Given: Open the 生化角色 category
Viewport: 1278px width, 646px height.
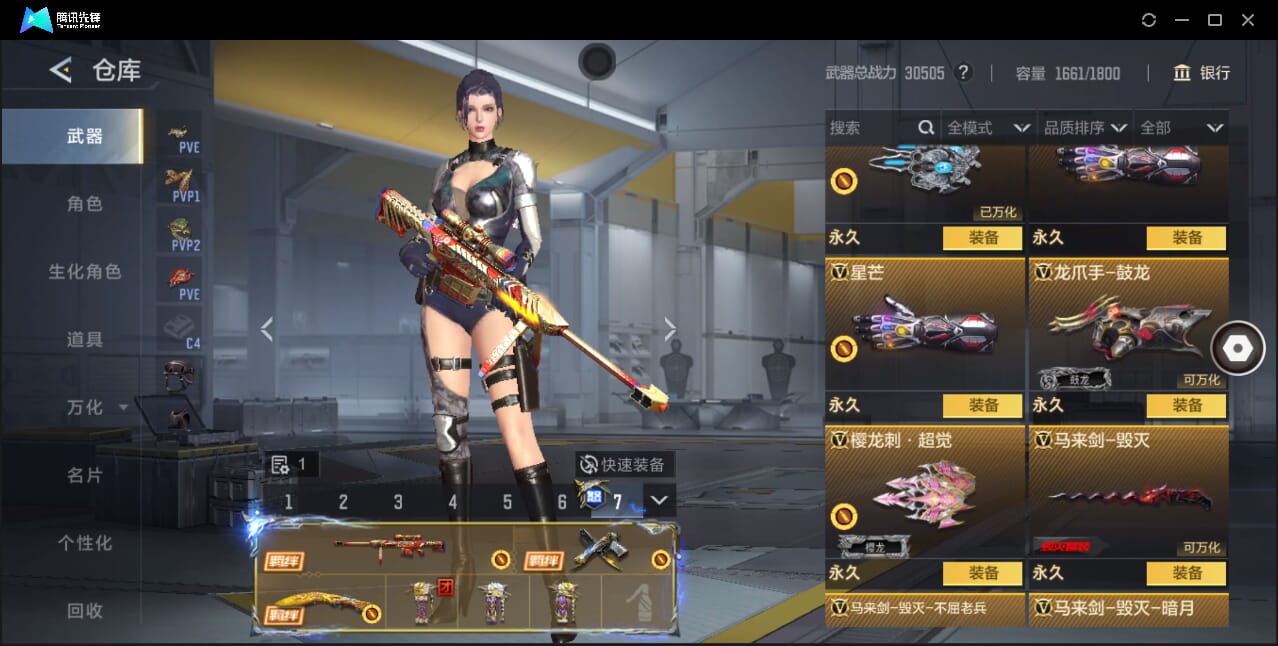Looking at the screenshot, I should pyautogui.click(x=85, y=272).
